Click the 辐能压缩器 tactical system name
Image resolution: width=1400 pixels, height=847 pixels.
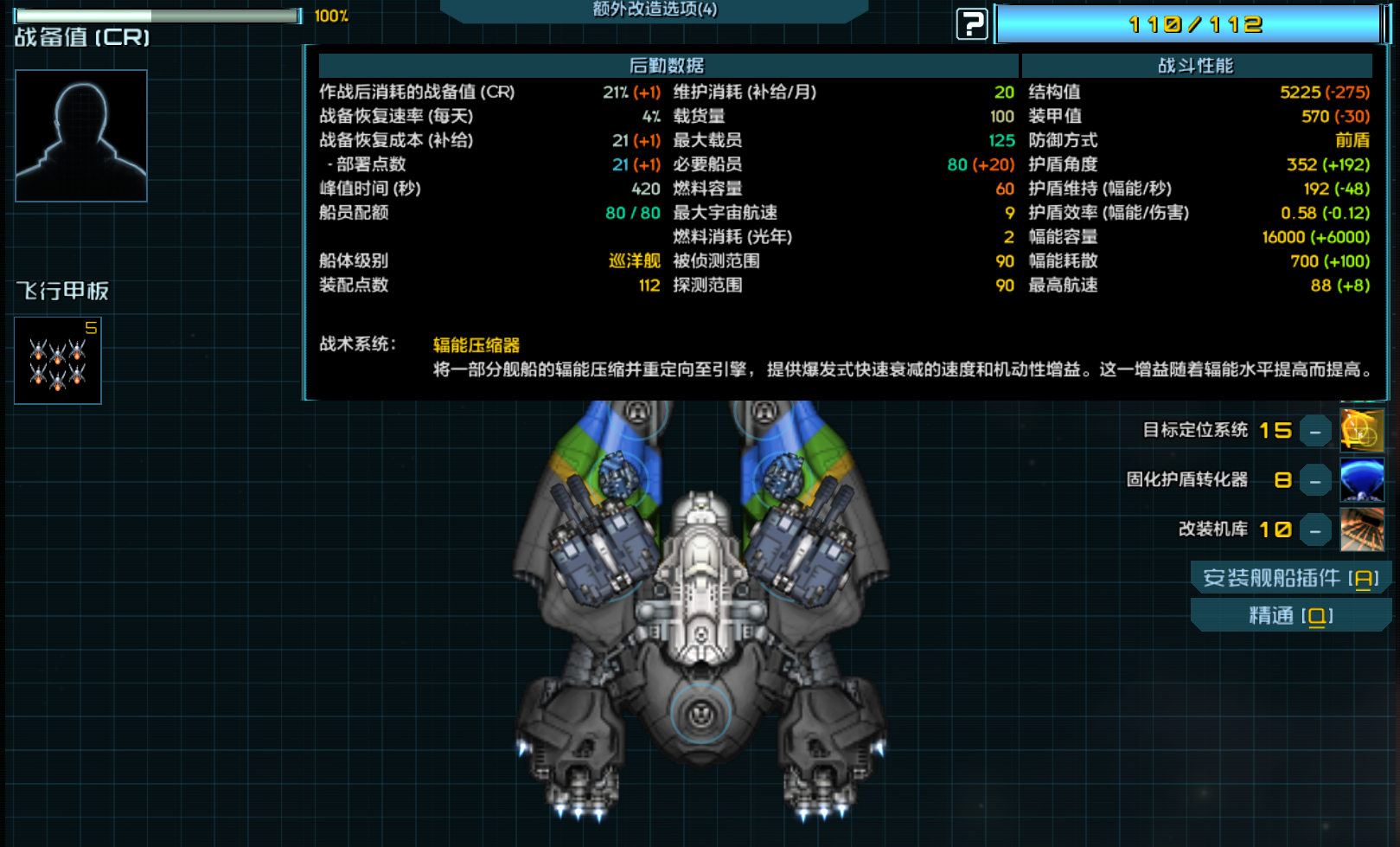coord(476,345)
